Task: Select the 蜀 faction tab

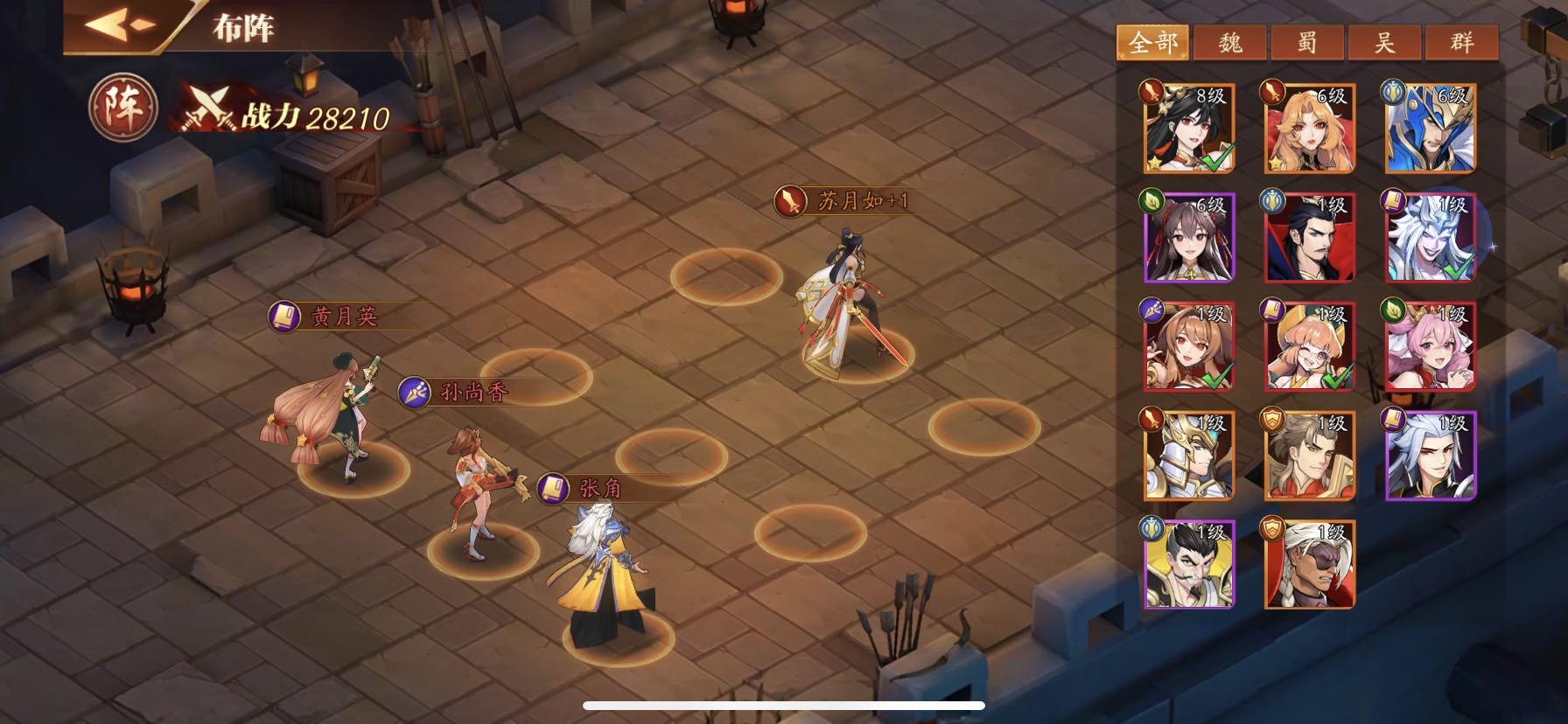Action: tap(1307, 42)
